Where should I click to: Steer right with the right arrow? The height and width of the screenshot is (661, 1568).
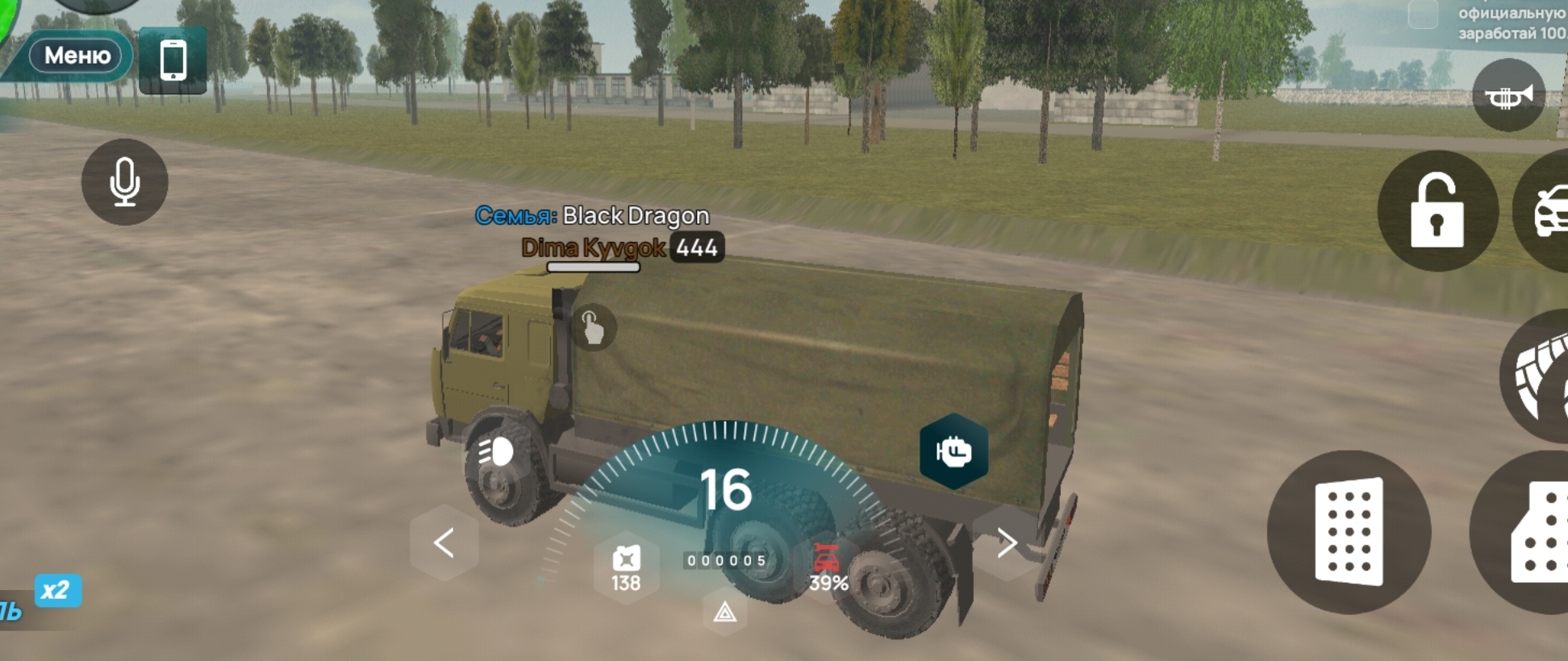pos(1006,543)
